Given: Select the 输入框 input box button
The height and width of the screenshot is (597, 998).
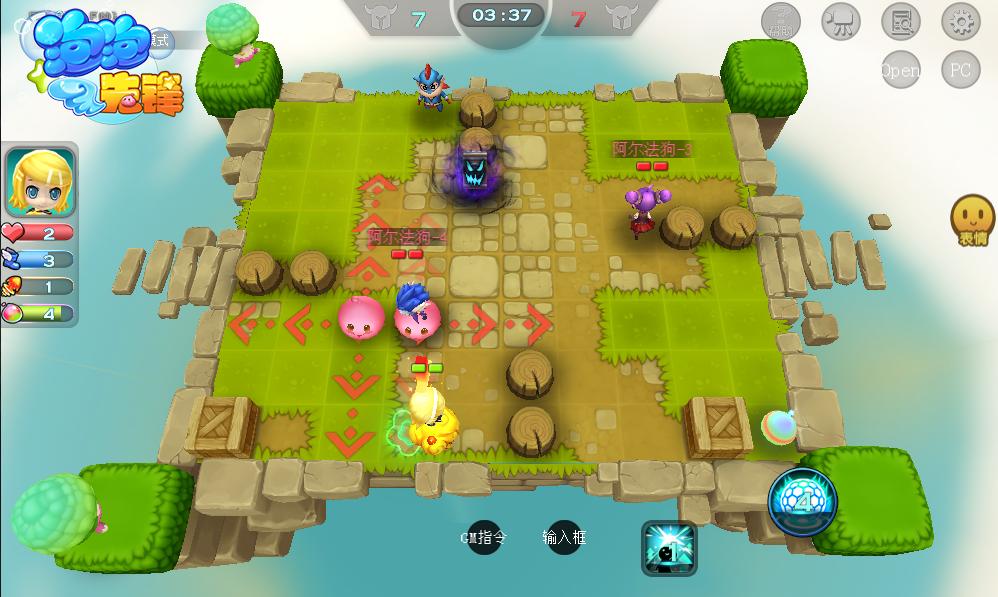Looking at the screenshot, I should pyautogui.click(x=564, y=538).
